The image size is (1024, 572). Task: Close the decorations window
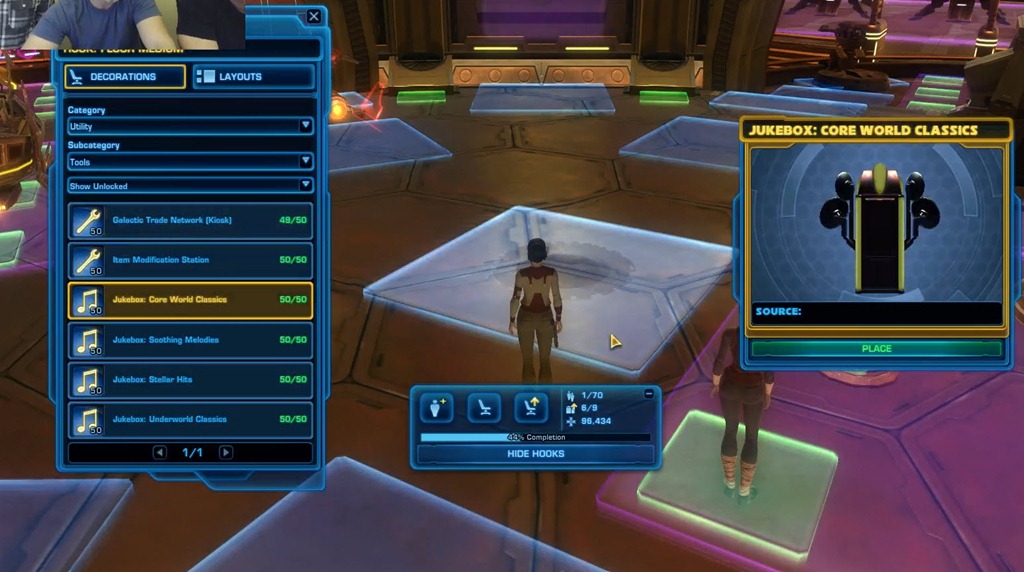click(314, 17)
